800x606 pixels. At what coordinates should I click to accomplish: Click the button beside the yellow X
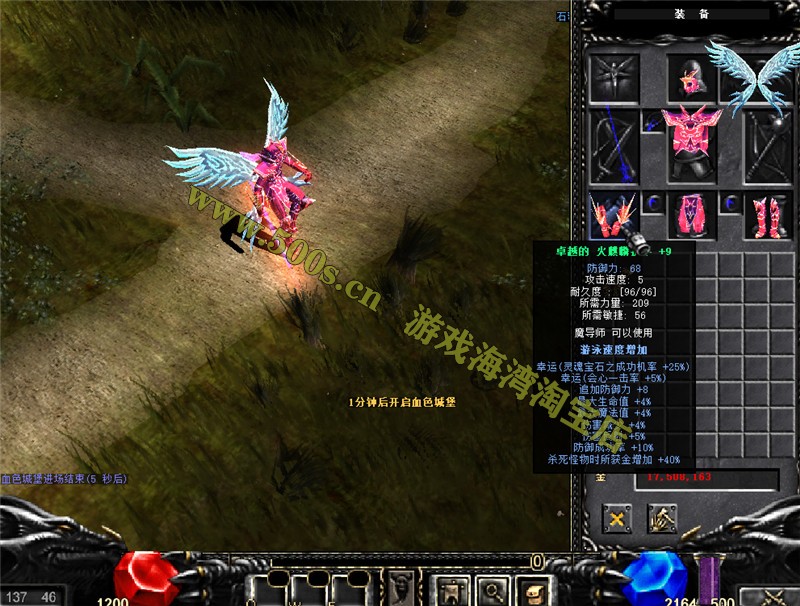point(662,518)
